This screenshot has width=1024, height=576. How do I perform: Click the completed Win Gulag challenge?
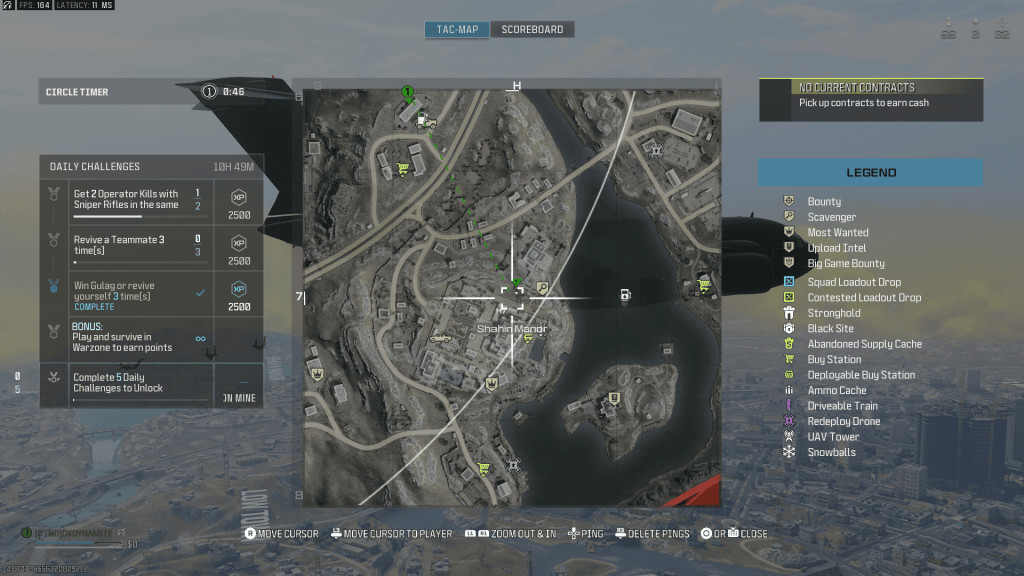click(x=151, y=292)
